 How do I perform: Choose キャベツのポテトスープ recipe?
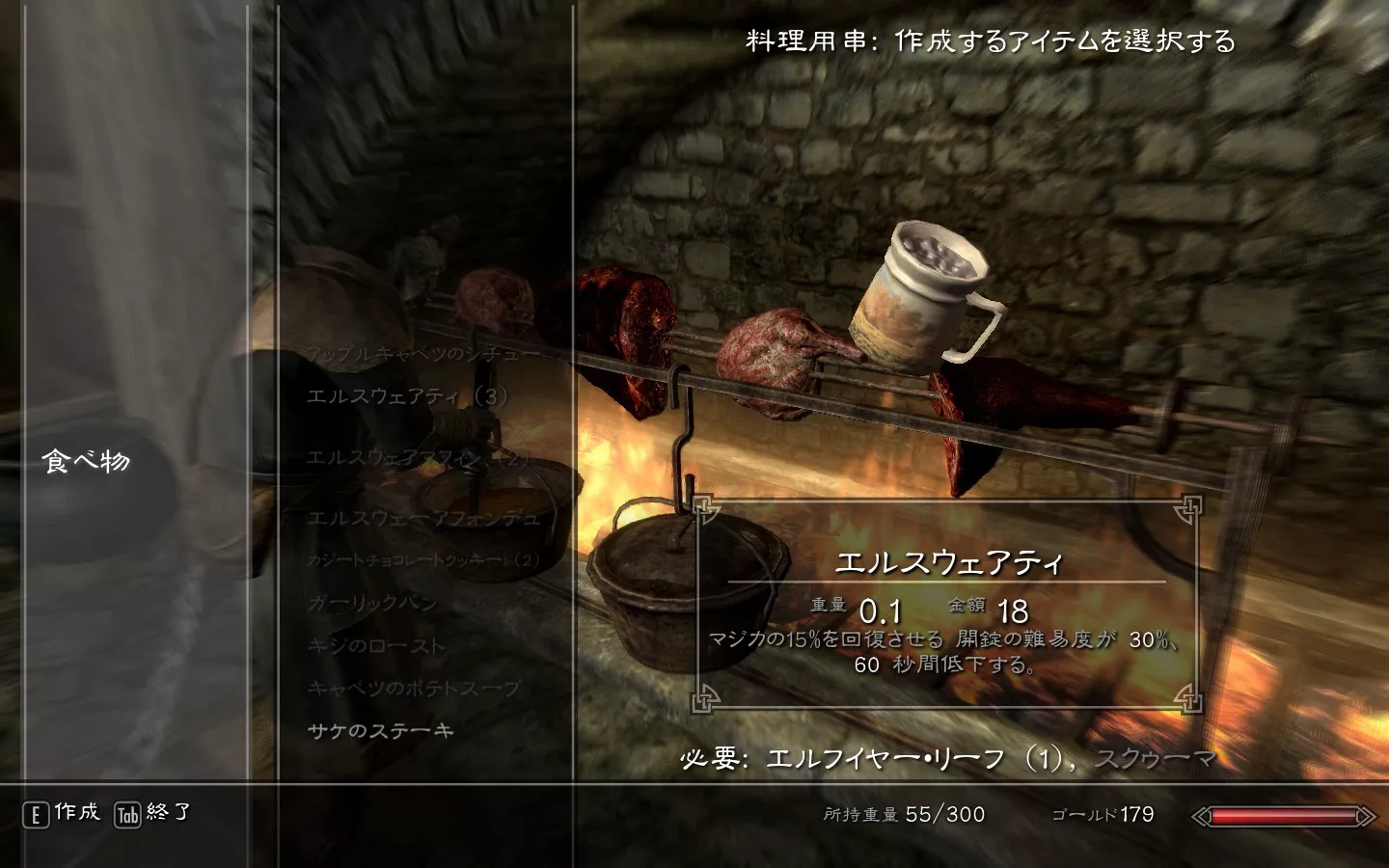pos(413,688)
